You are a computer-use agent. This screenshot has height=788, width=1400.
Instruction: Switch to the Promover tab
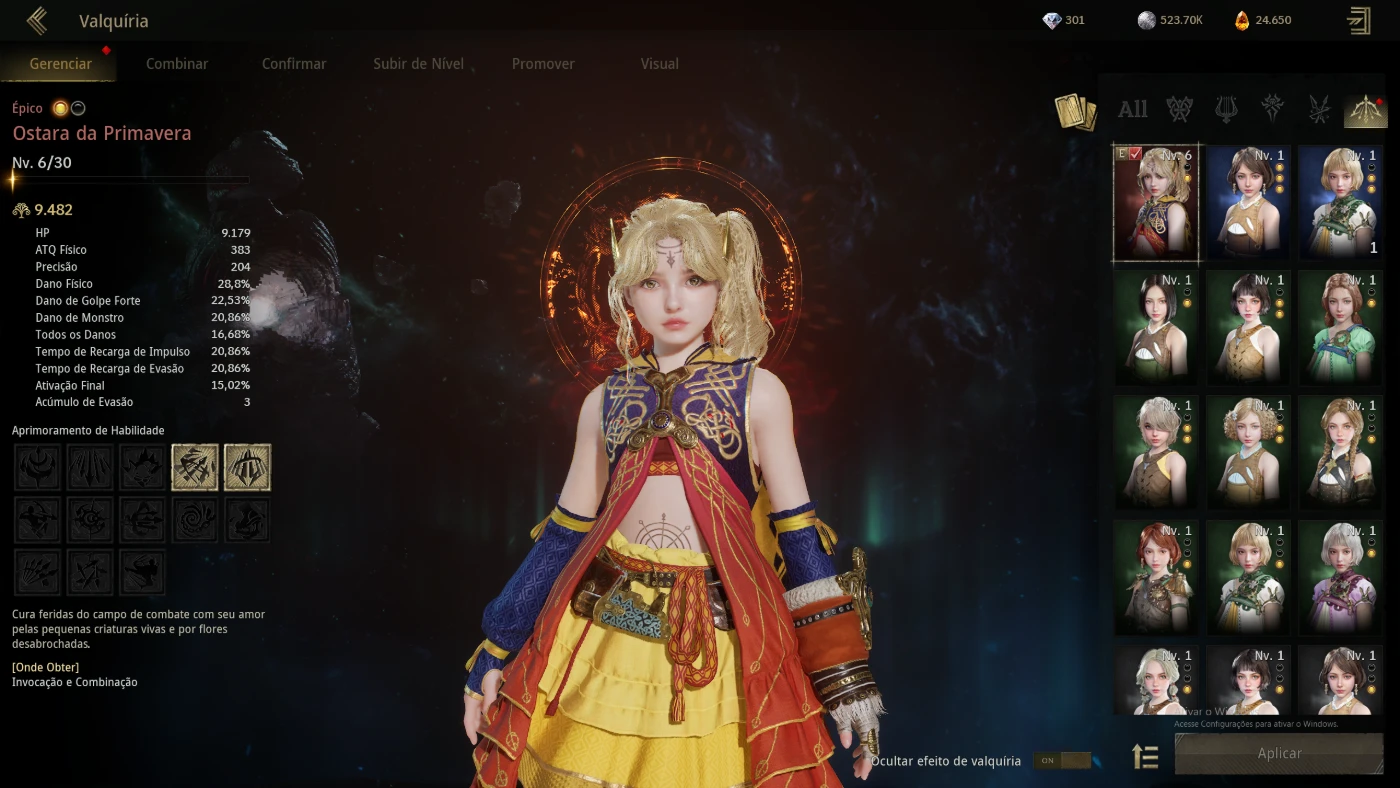(543, 63)
